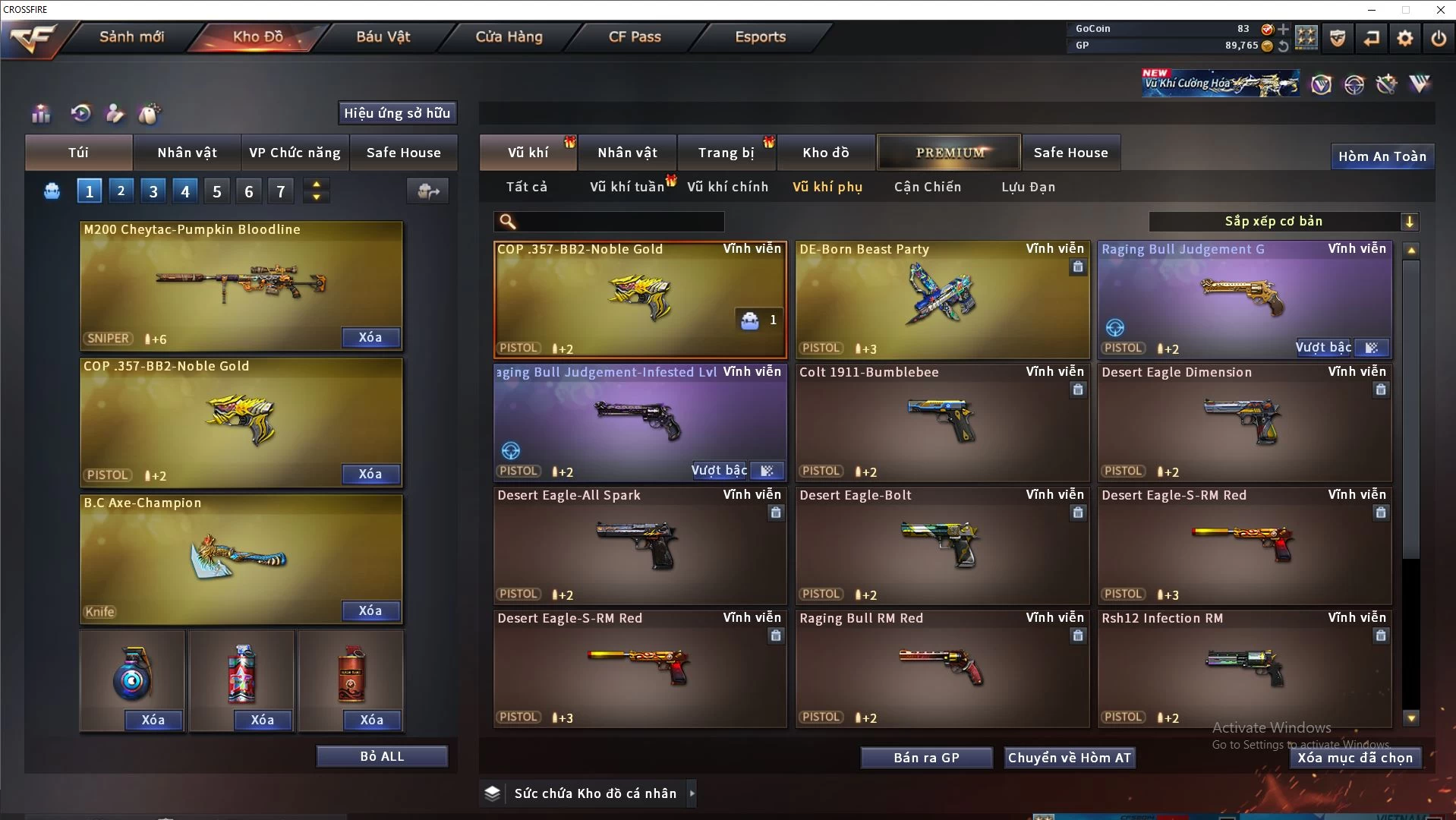Open the gear settings icon
Screen dimensions: 1456x820
click(x=1404, y=38)
